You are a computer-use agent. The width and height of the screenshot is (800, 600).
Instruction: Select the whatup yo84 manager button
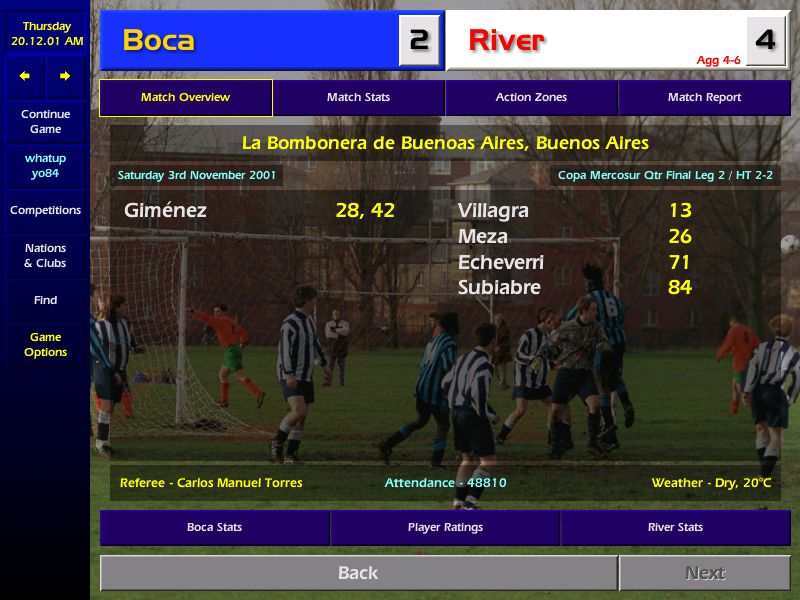45,166
